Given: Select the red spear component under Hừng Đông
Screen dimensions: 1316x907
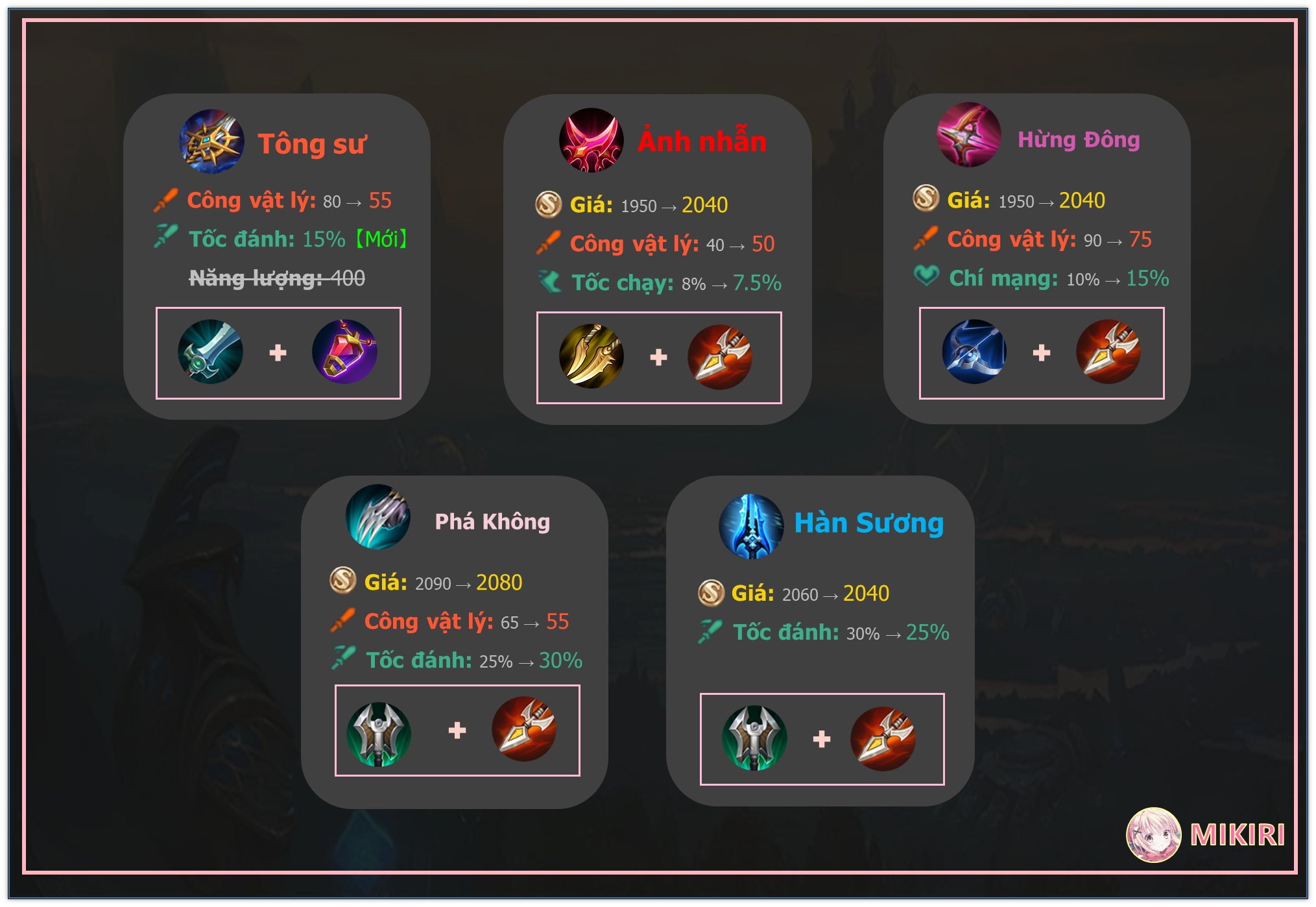Looking at the screenshot, I should click(x=1108, y=352).
